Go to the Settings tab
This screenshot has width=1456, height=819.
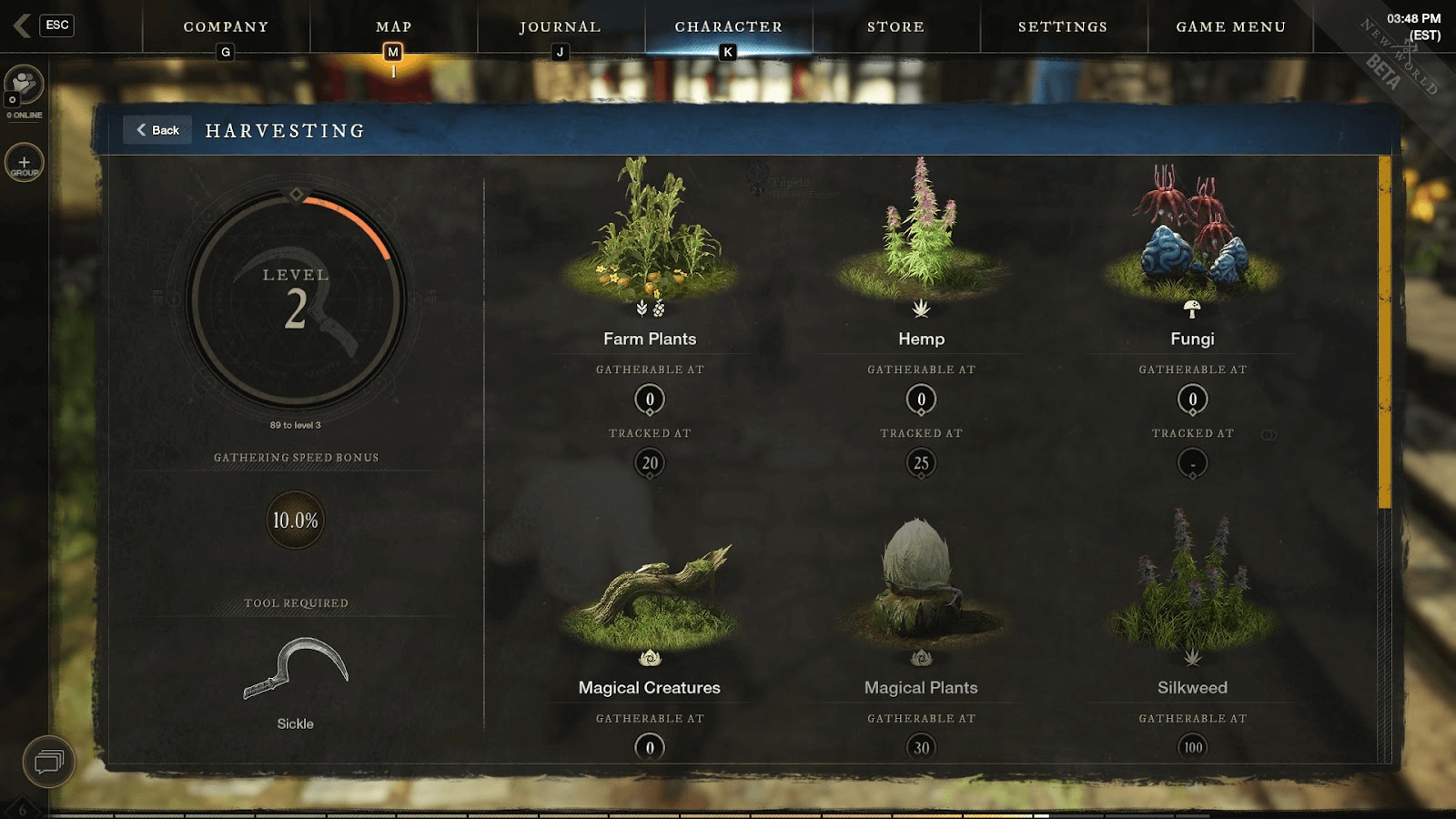(1063, 27)
